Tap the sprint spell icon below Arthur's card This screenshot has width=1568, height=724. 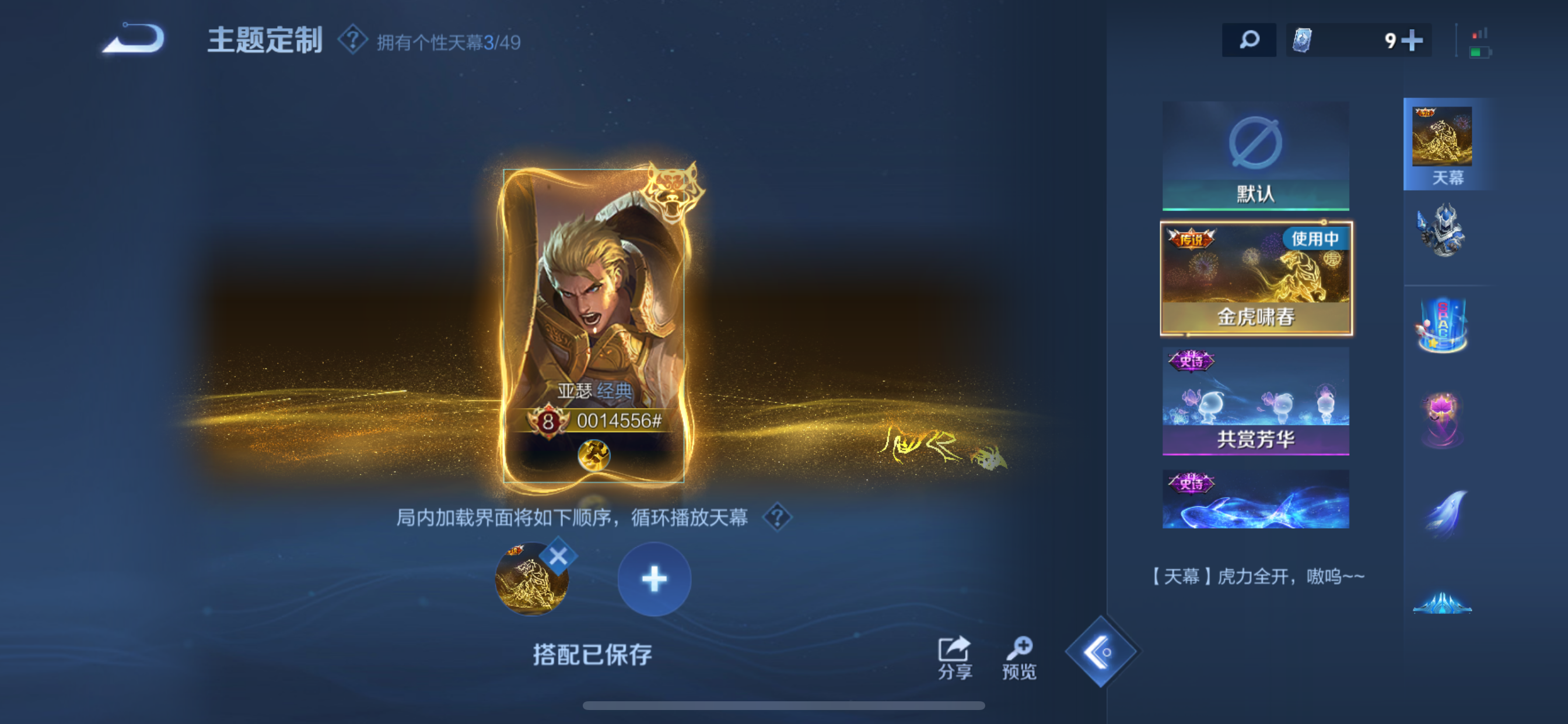pyautogui.click(x=594, y=455)
